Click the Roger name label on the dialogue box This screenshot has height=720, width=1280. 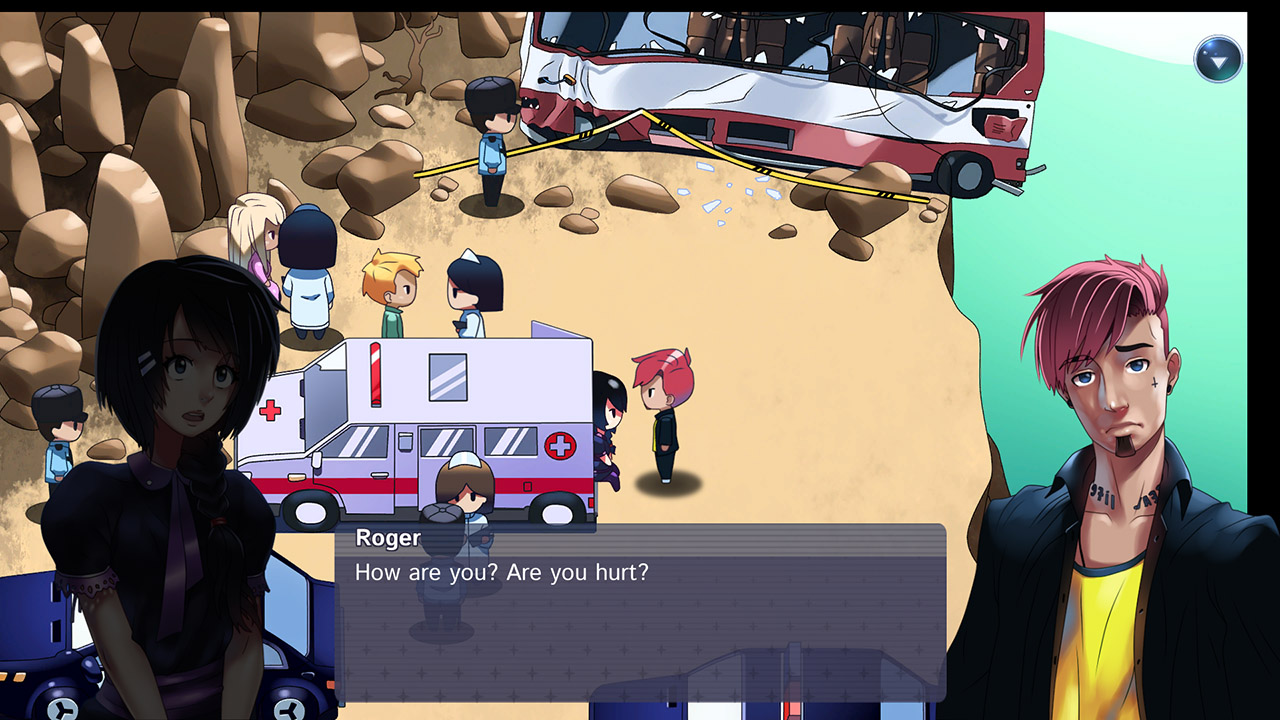[x=387, y=538]
